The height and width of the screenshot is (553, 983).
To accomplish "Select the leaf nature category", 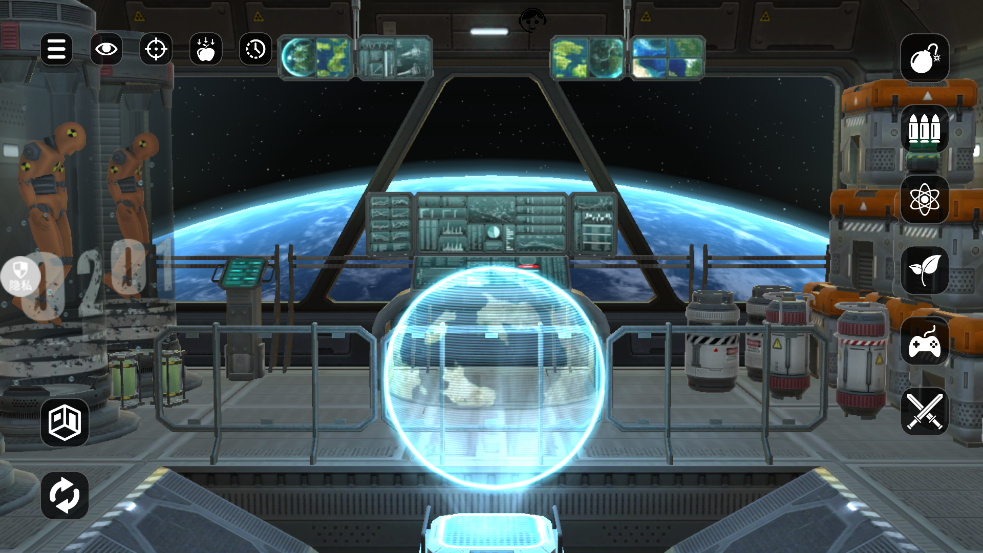I will [x=924, y=270].
